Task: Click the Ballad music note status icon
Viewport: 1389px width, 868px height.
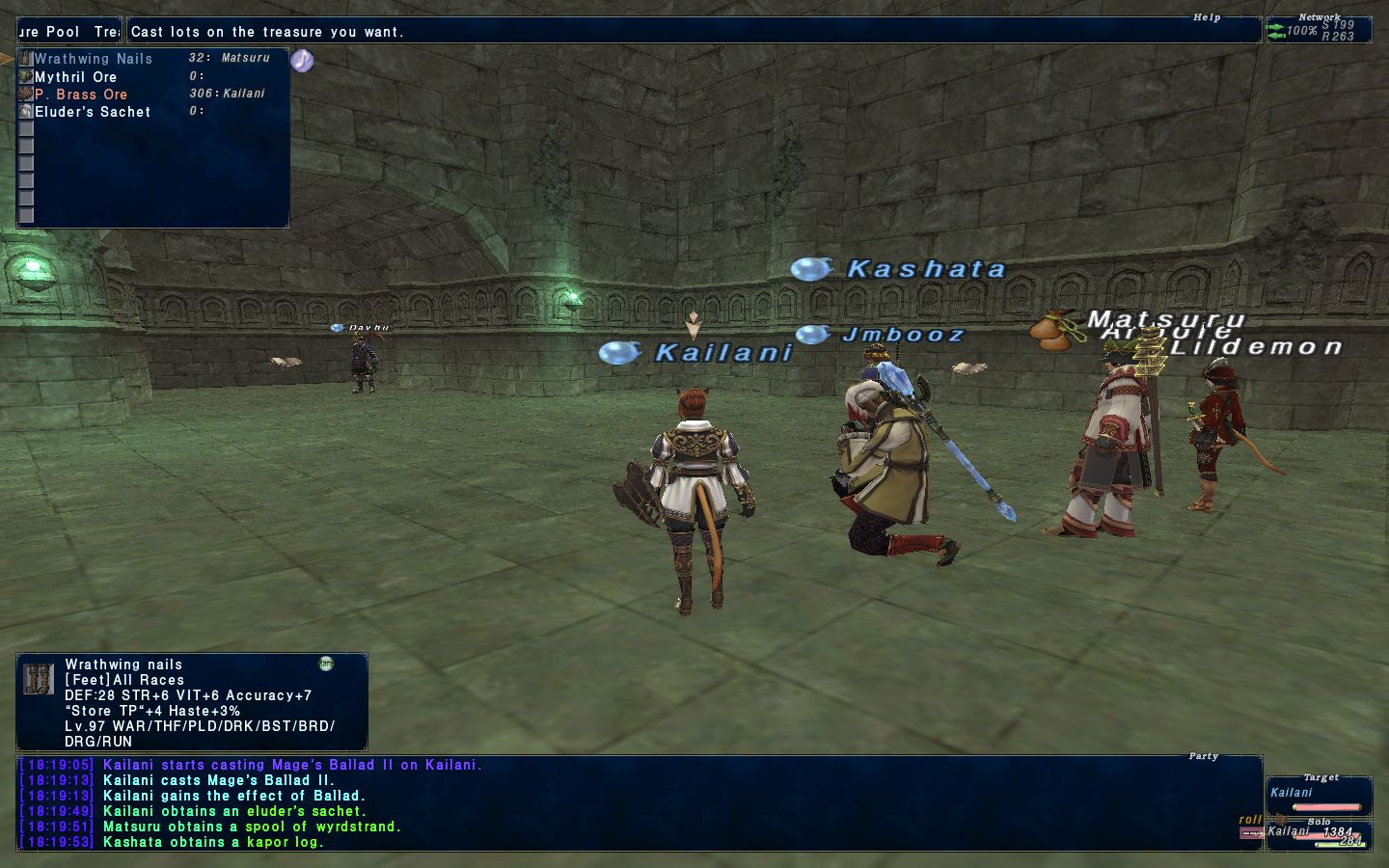Action: (x=302, y=61)
